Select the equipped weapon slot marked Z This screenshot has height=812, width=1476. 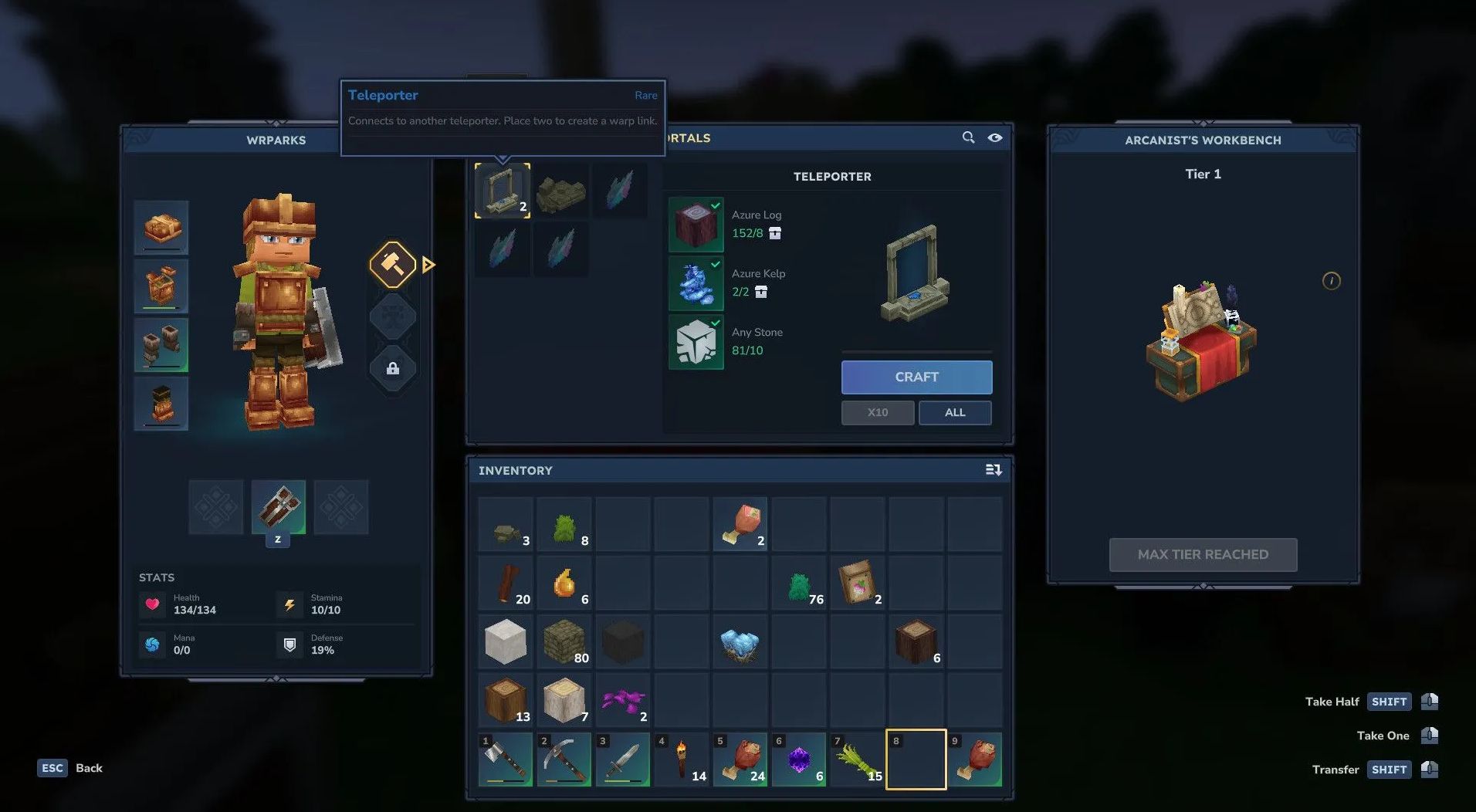278,507
